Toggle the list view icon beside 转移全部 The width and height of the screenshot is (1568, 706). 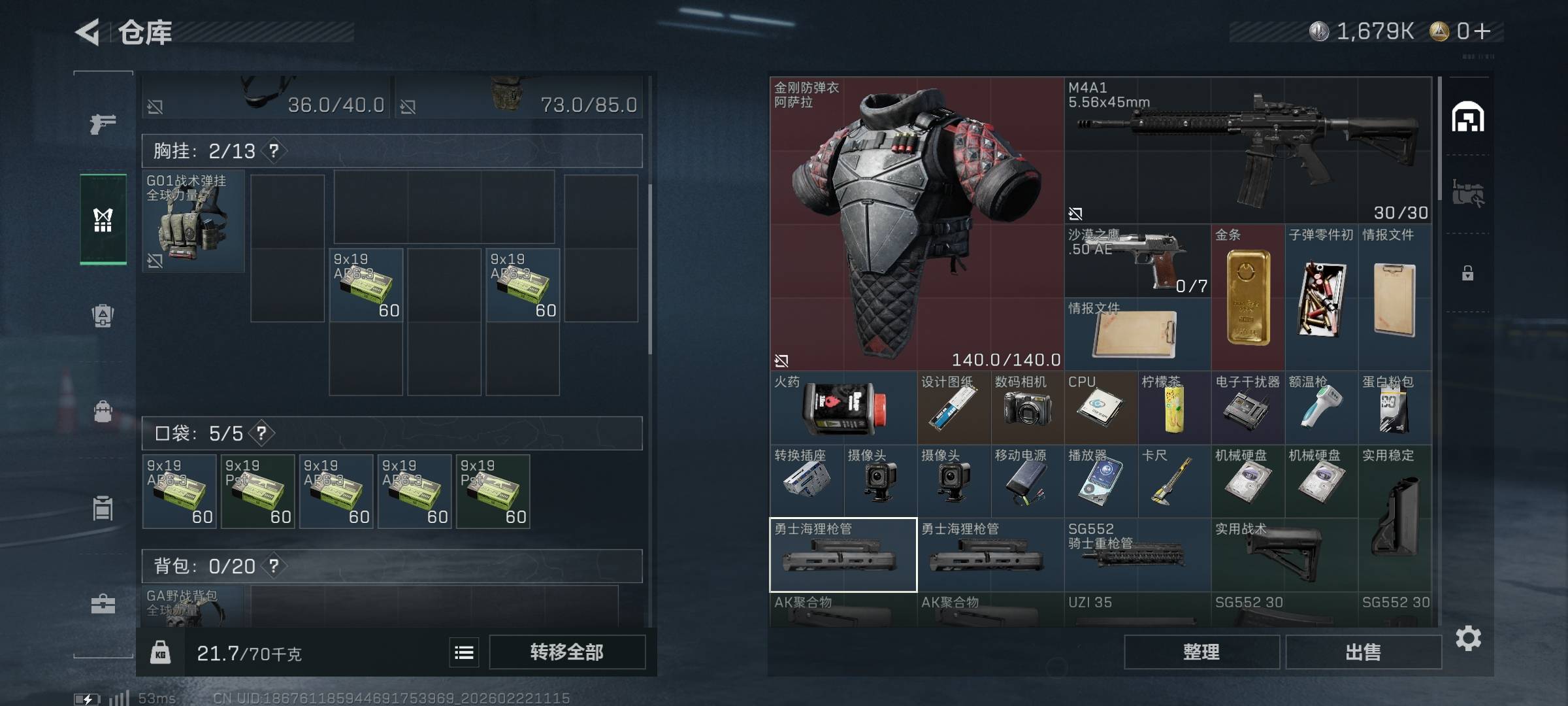coord(464,652)
